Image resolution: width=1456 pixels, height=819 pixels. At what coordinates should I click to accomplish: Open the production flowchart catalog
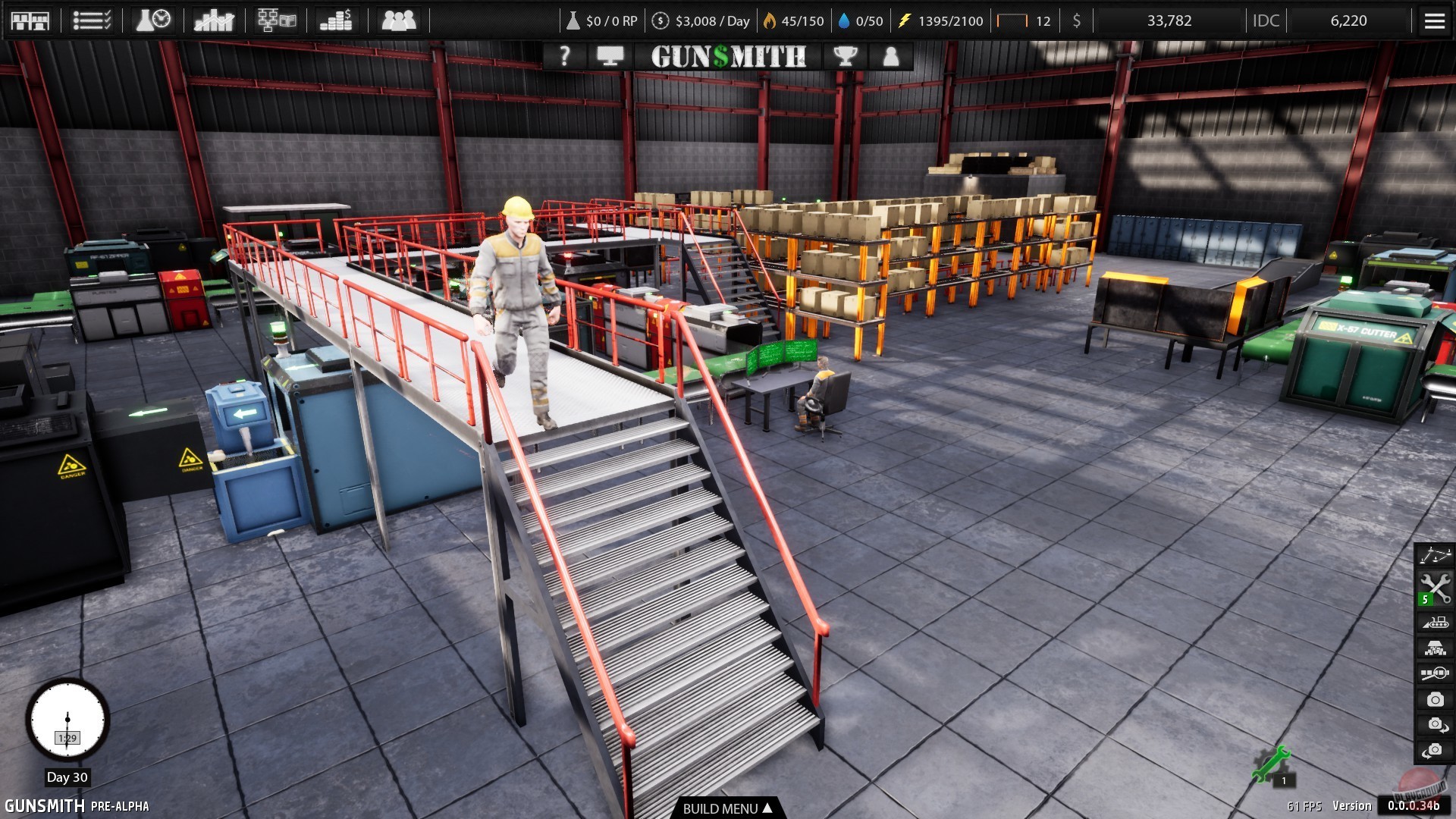tap(278, 20)
